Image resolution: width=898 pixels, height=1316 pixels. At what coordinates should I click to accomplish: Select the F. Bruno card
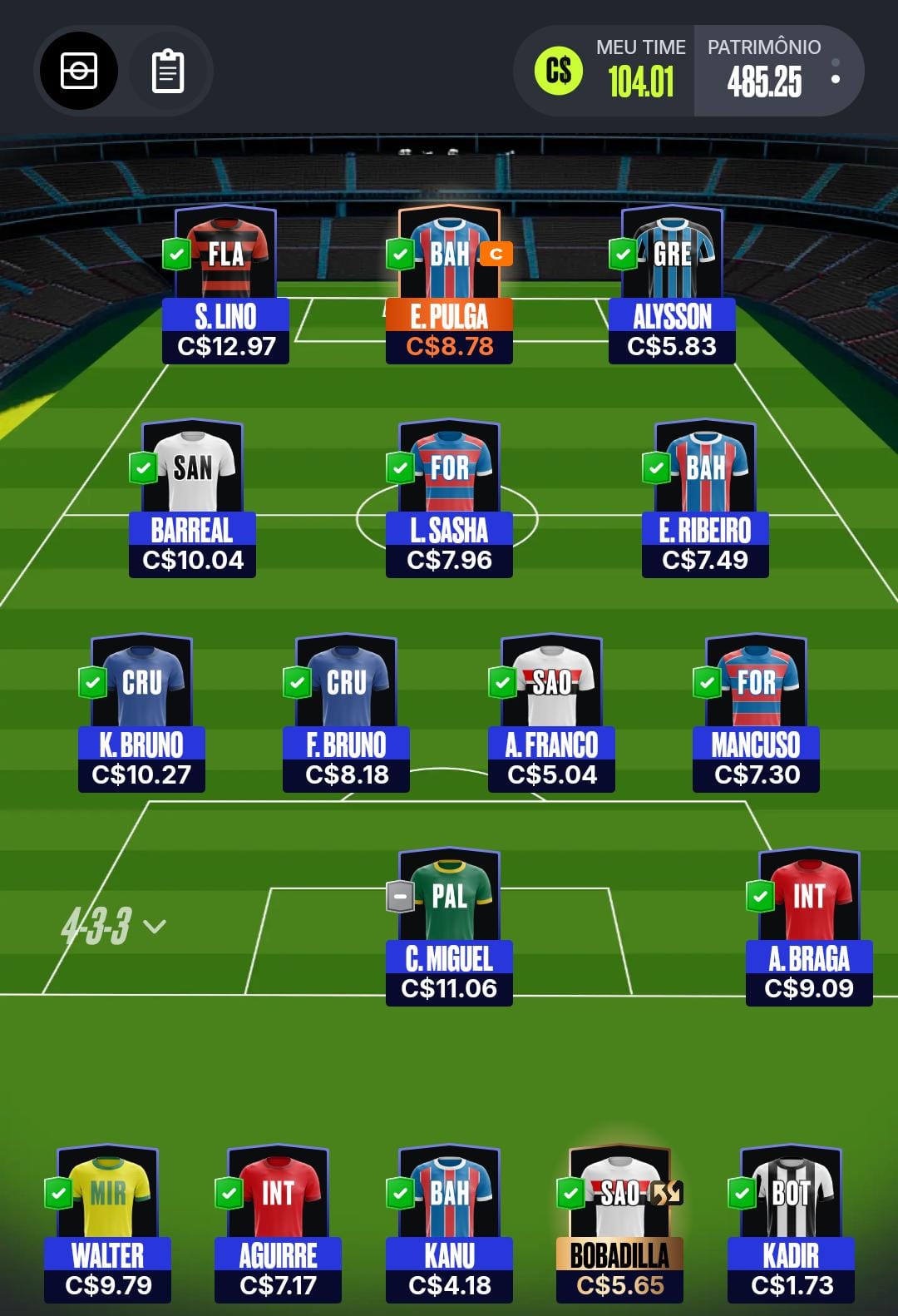click(x=346, y=714)
